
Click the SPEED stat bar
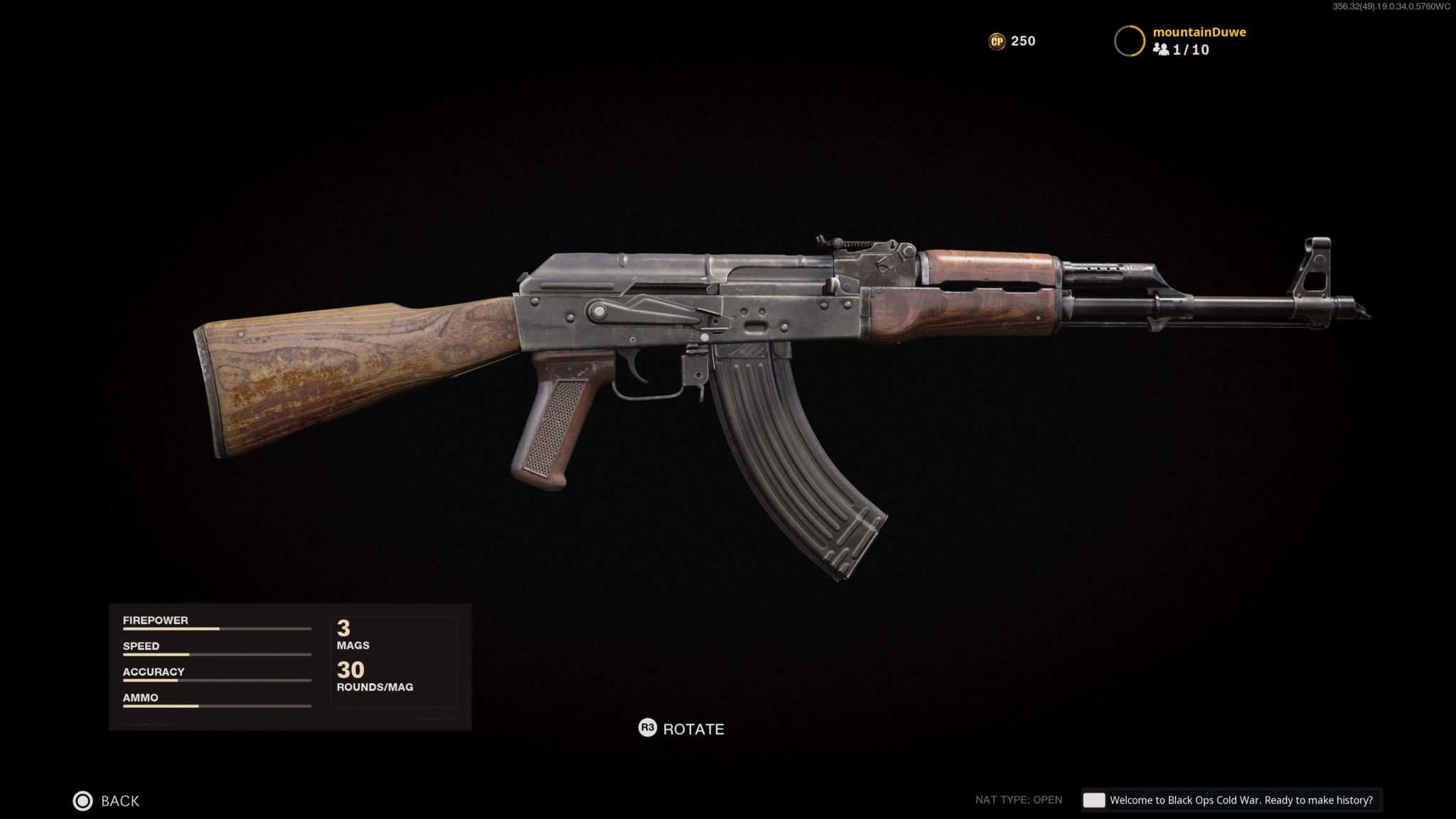(x=217, y=655)
